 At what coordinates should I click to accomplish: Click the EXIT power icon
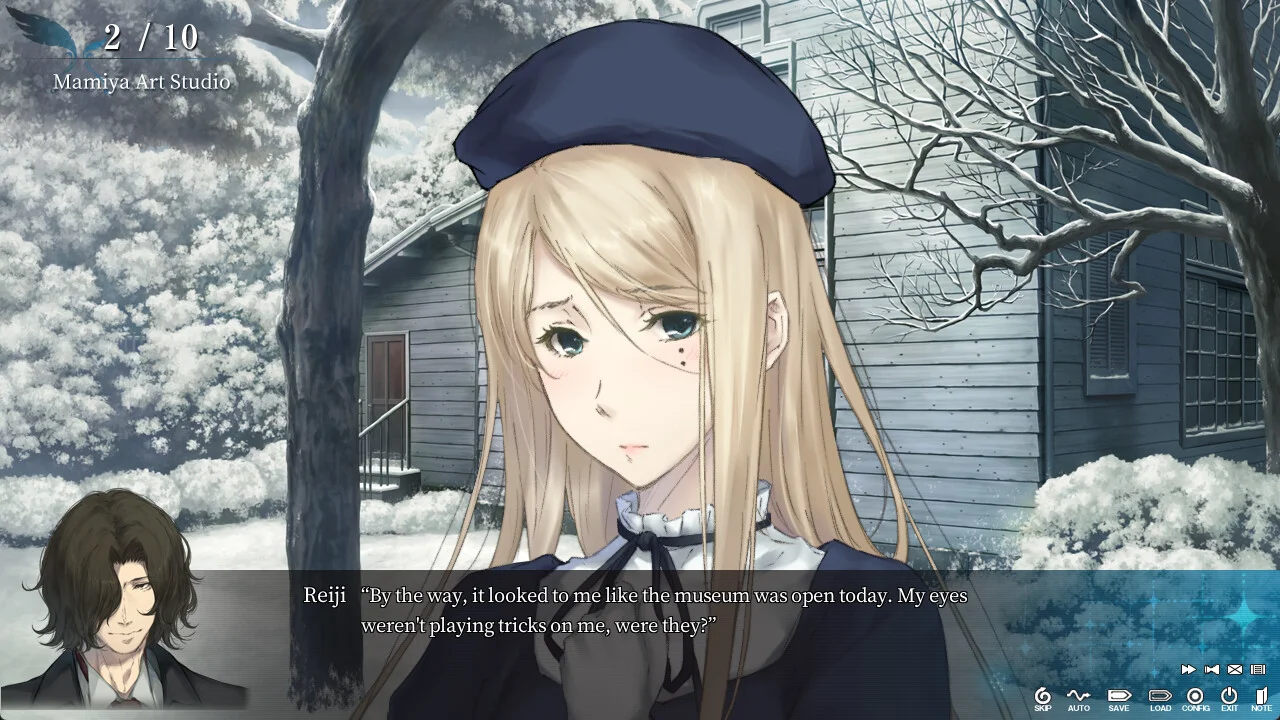1229,697
